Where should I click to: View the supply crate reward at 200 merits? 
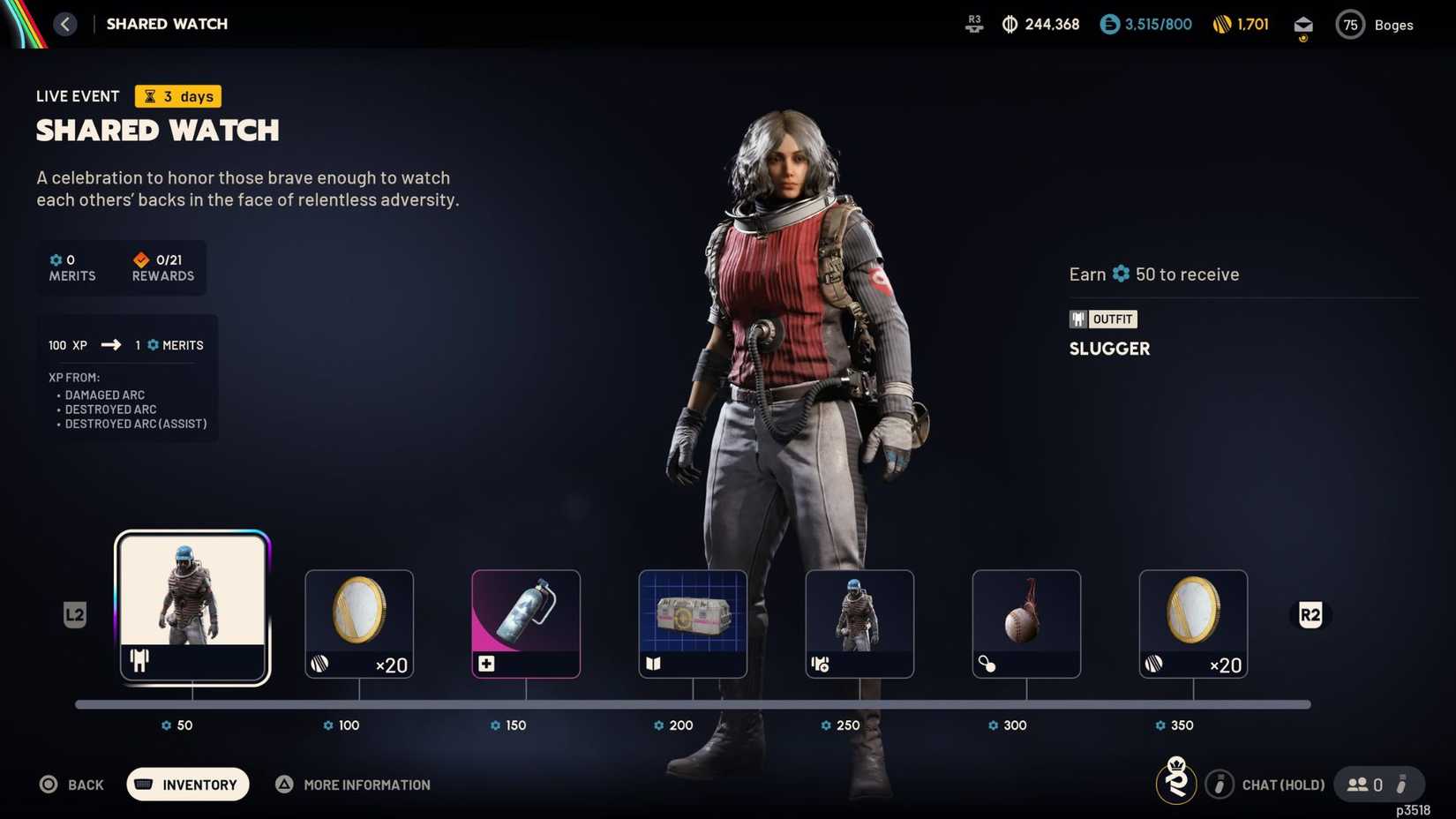click(692, 622)
